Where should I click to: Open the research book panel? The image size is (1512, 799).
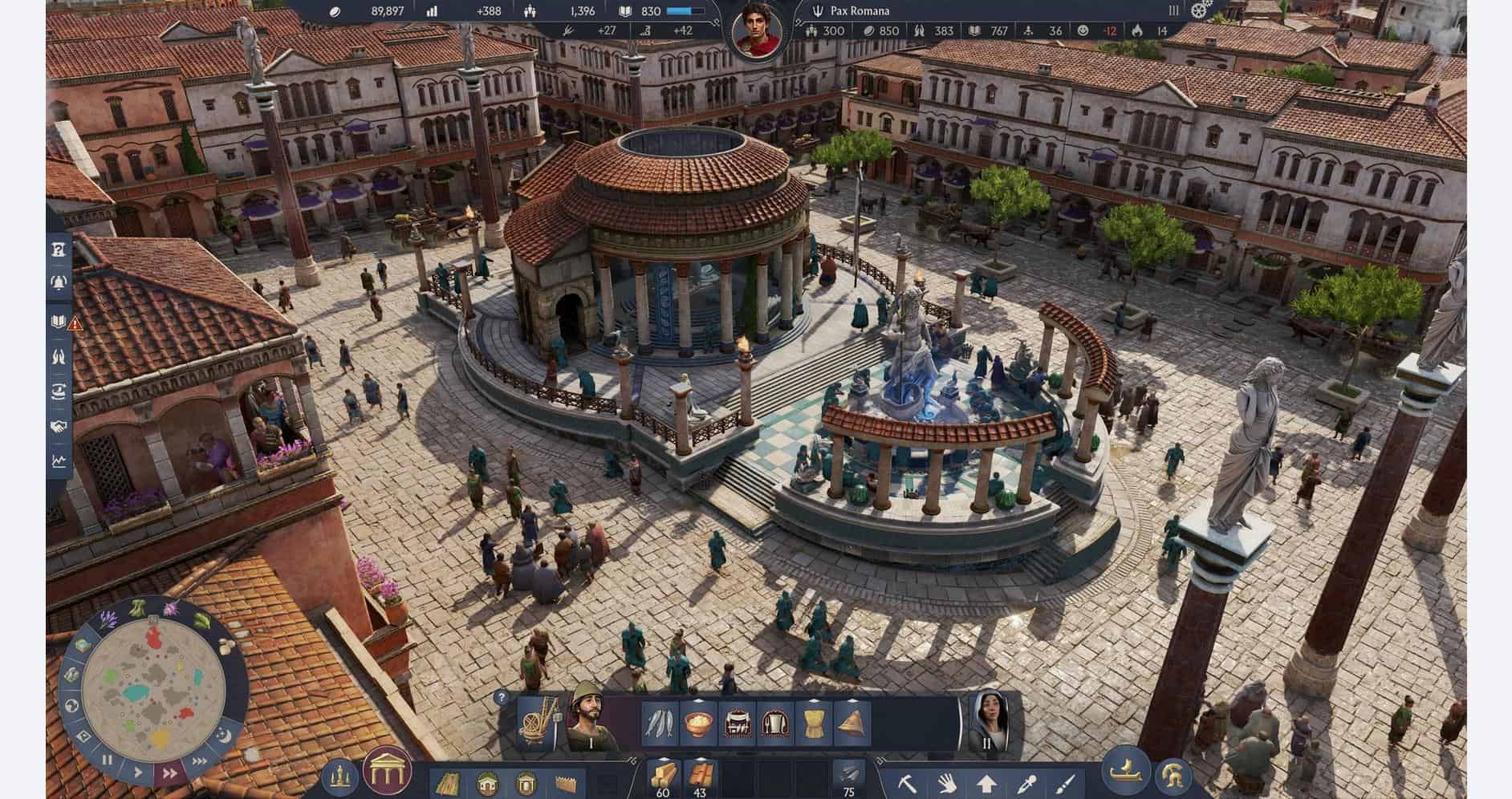(x=59, y=322)
